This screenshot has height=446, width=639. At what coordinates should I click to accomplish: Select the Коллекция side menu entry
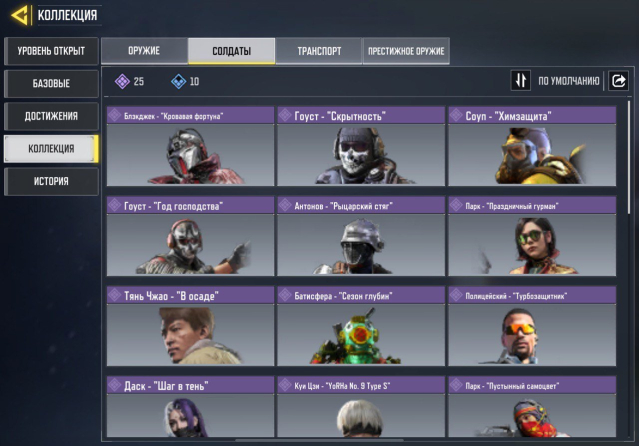(50, 149)
